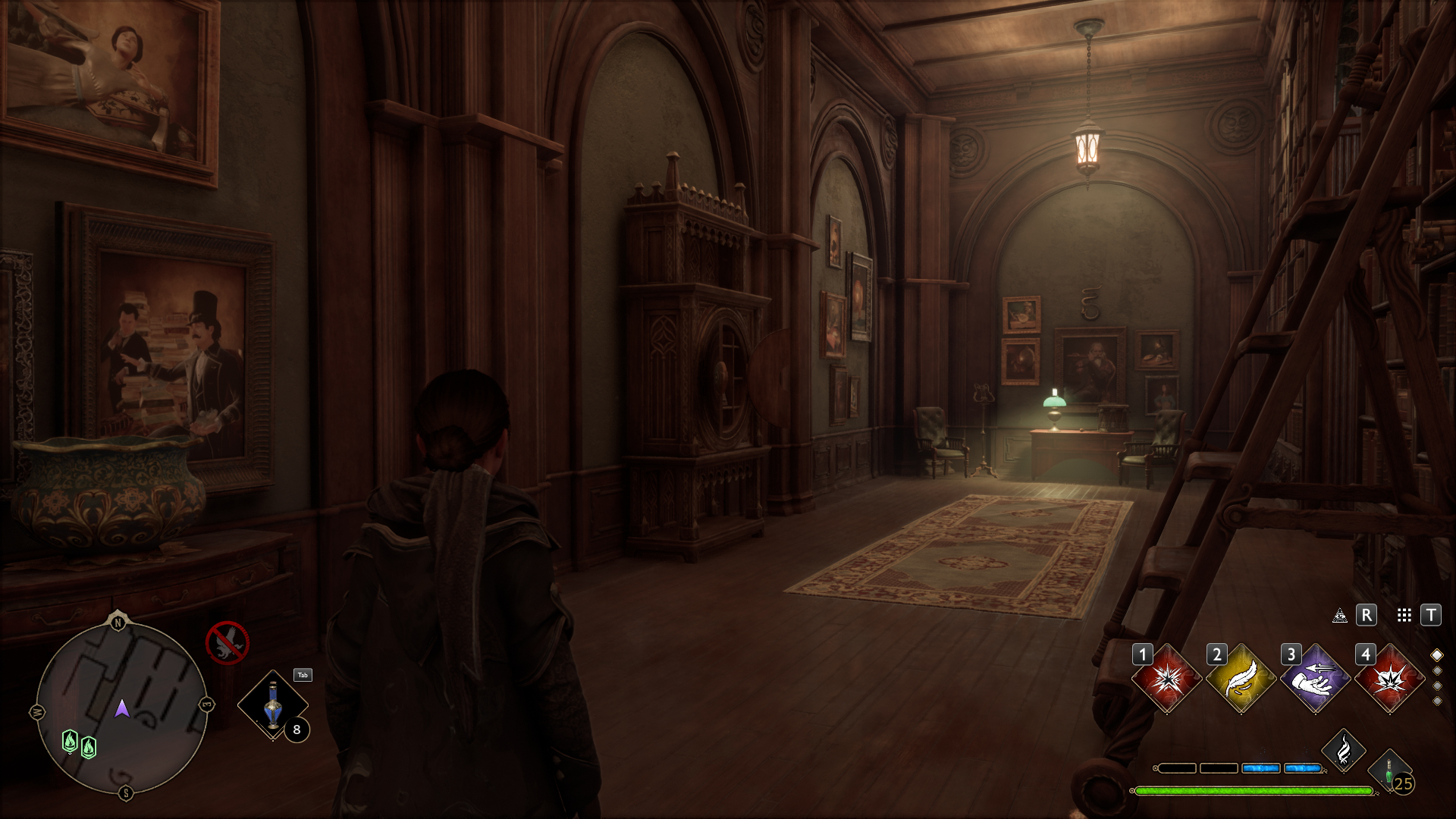This screenshot has height=819, width=1456.
Task: Use the red explosion Bombarda spell
Action: pyautogui.click(x=1389, y=679)
